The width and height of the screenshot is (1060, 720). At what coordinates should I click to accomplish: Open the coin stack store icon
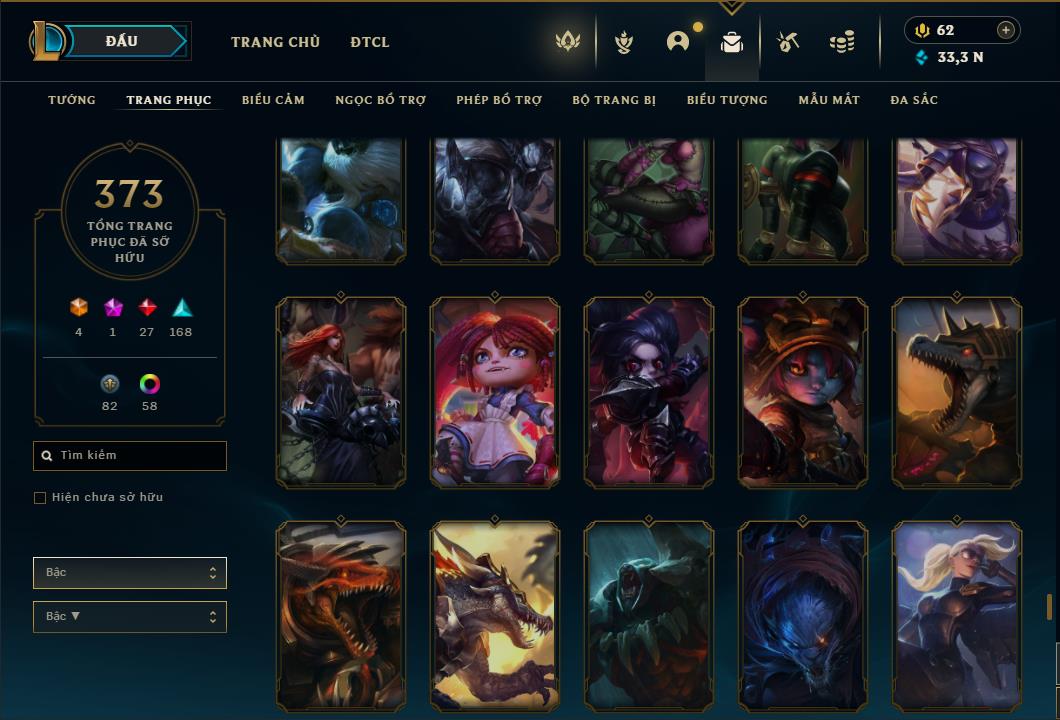(842, 42)
